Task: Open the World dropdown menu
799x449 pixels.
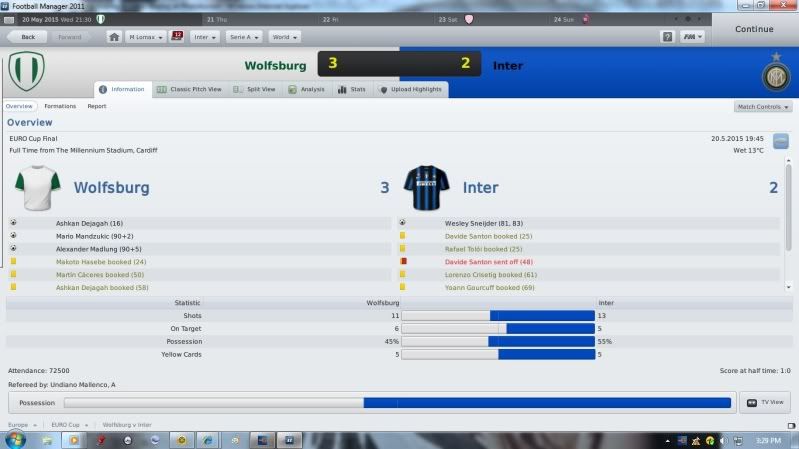Action: click(x=284, y=36)
